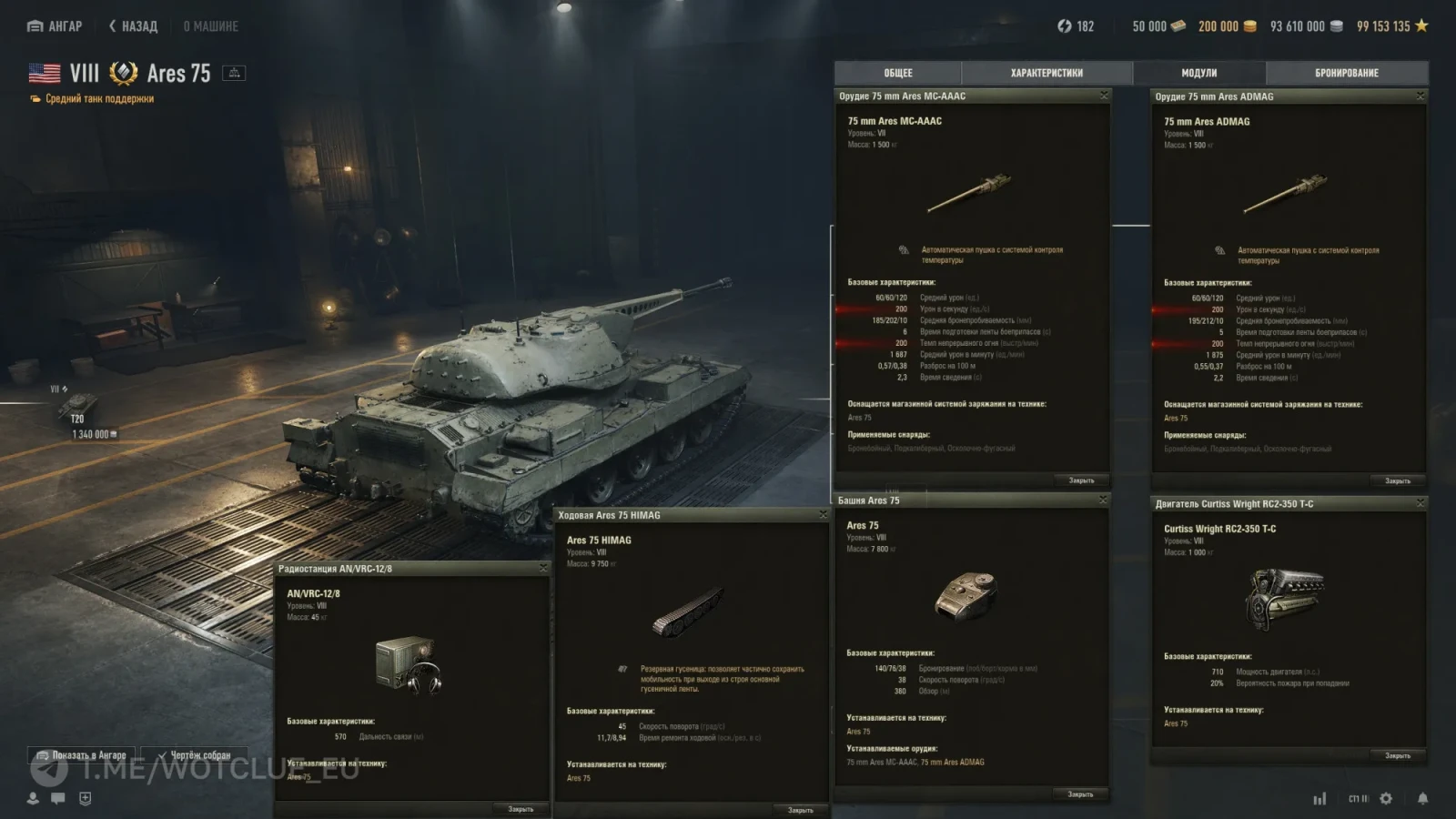Click Показать в Ангаре button

[82, 755]
